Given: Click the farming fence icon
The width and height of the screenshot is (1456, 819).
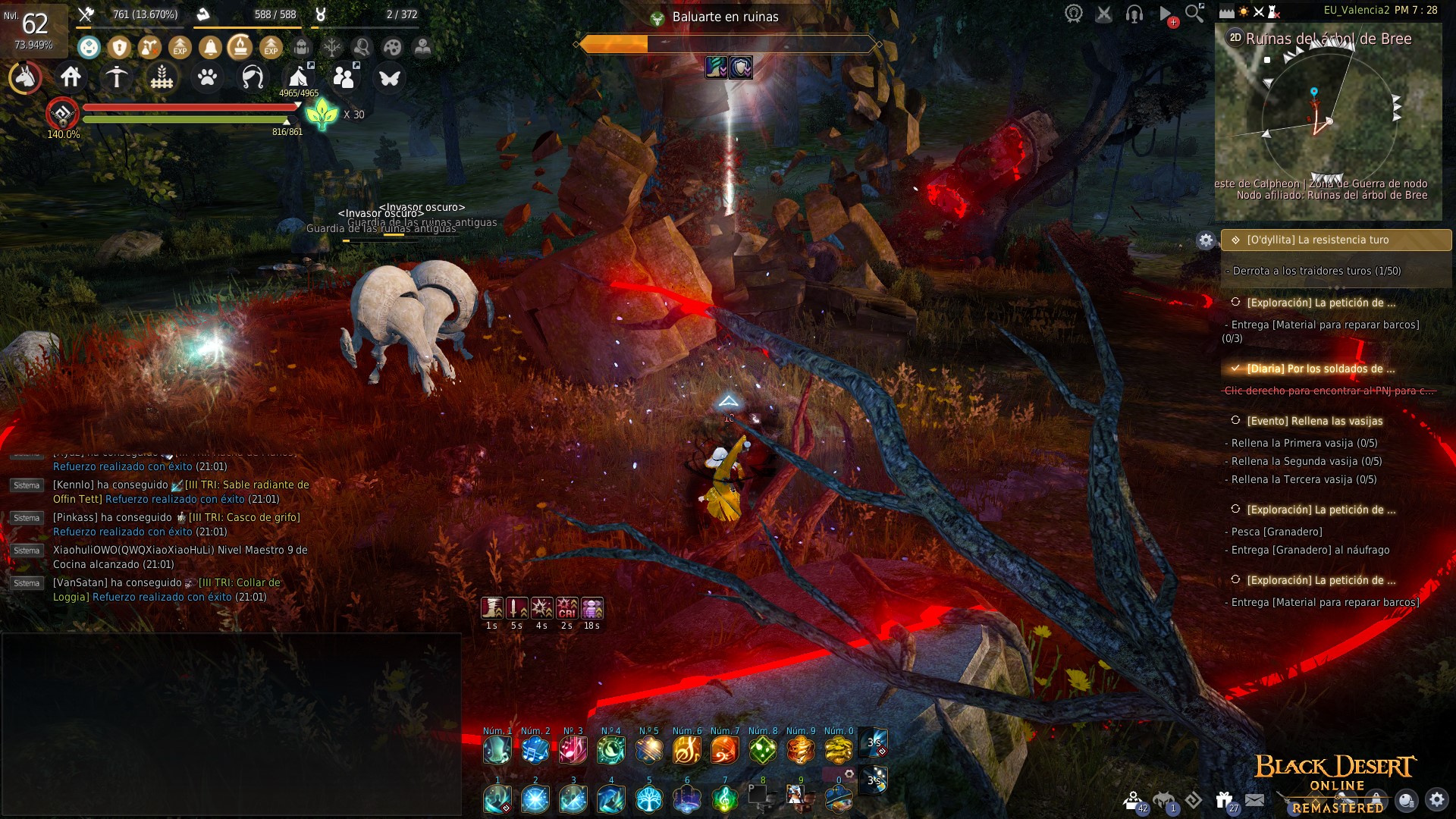Looking at the screenshot, I should coord(162,77).
